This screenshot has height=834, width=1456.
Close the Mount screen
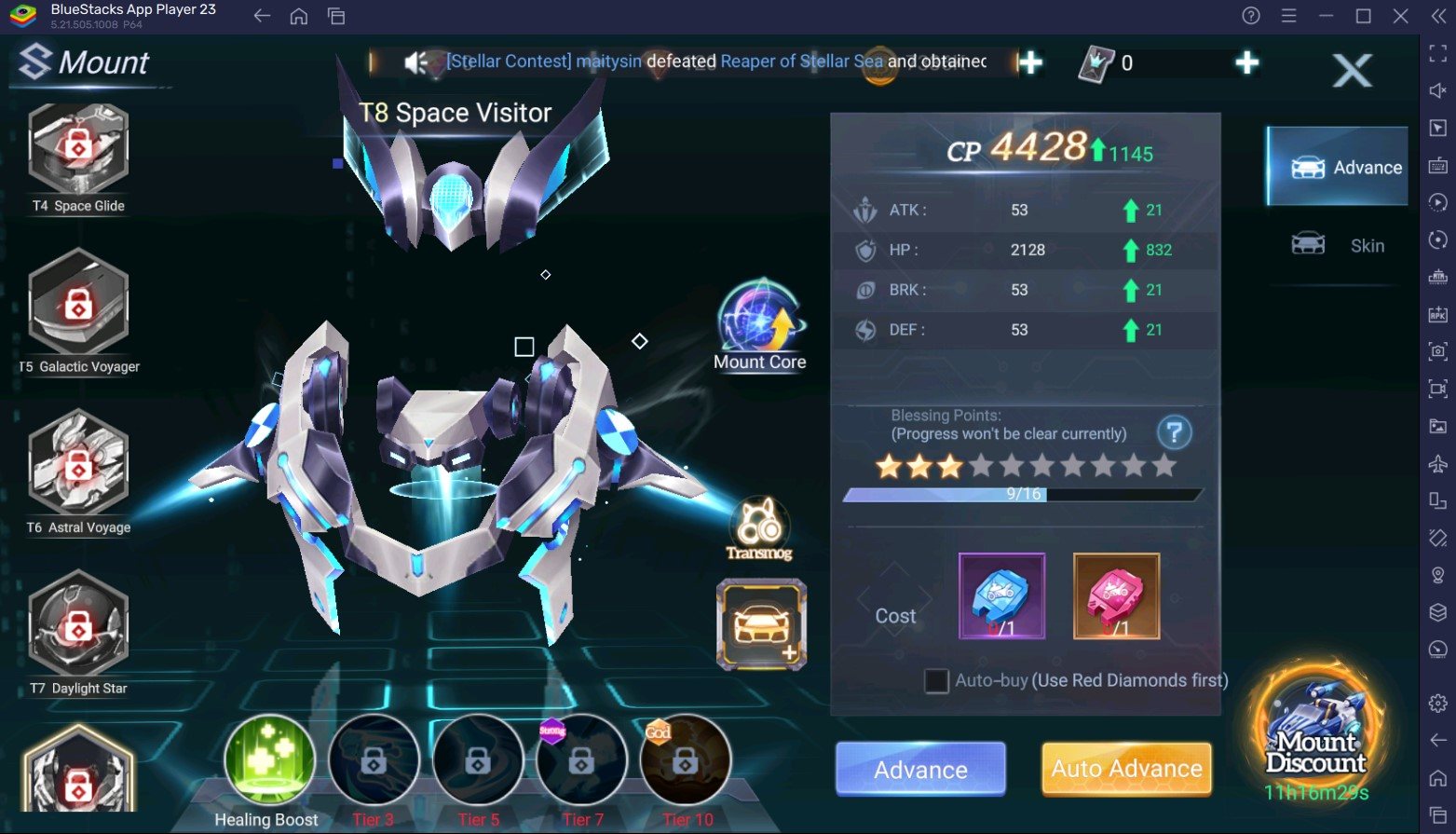click(x=1351, y=71)
